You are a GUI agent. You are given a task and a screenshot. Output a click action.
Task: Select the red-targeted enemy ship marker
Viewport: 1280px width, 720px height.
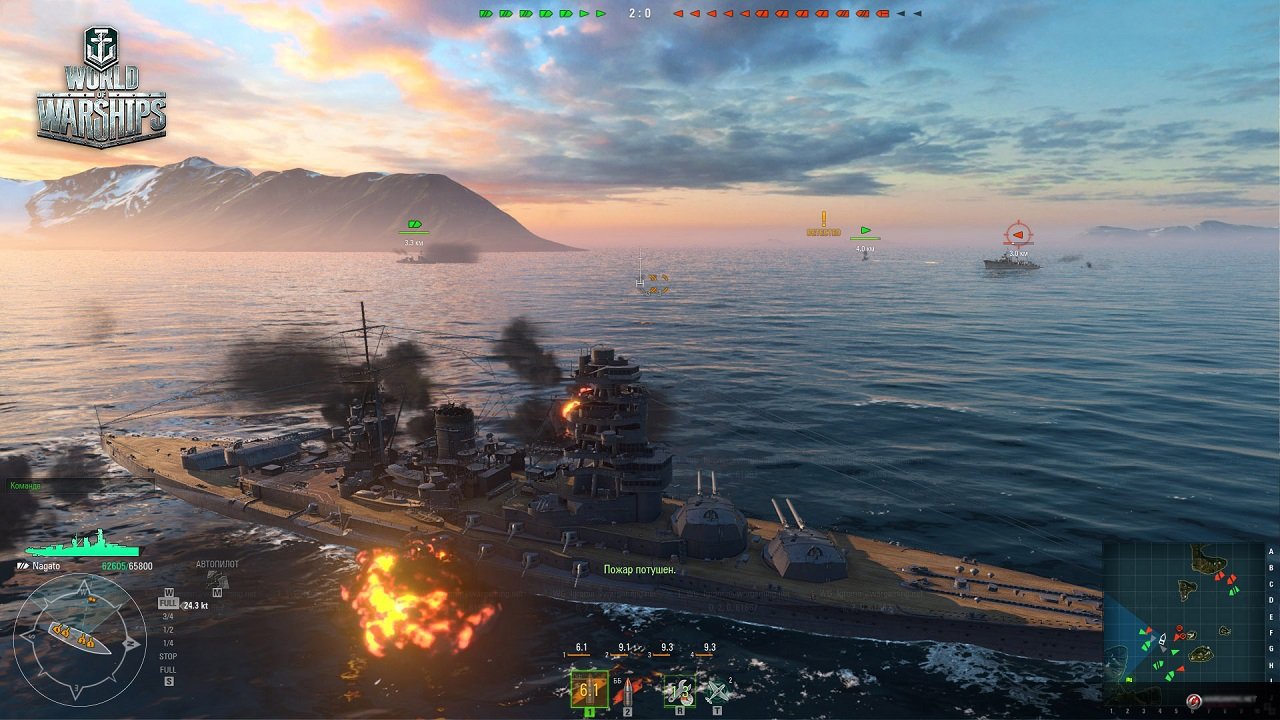(1017, 235)
